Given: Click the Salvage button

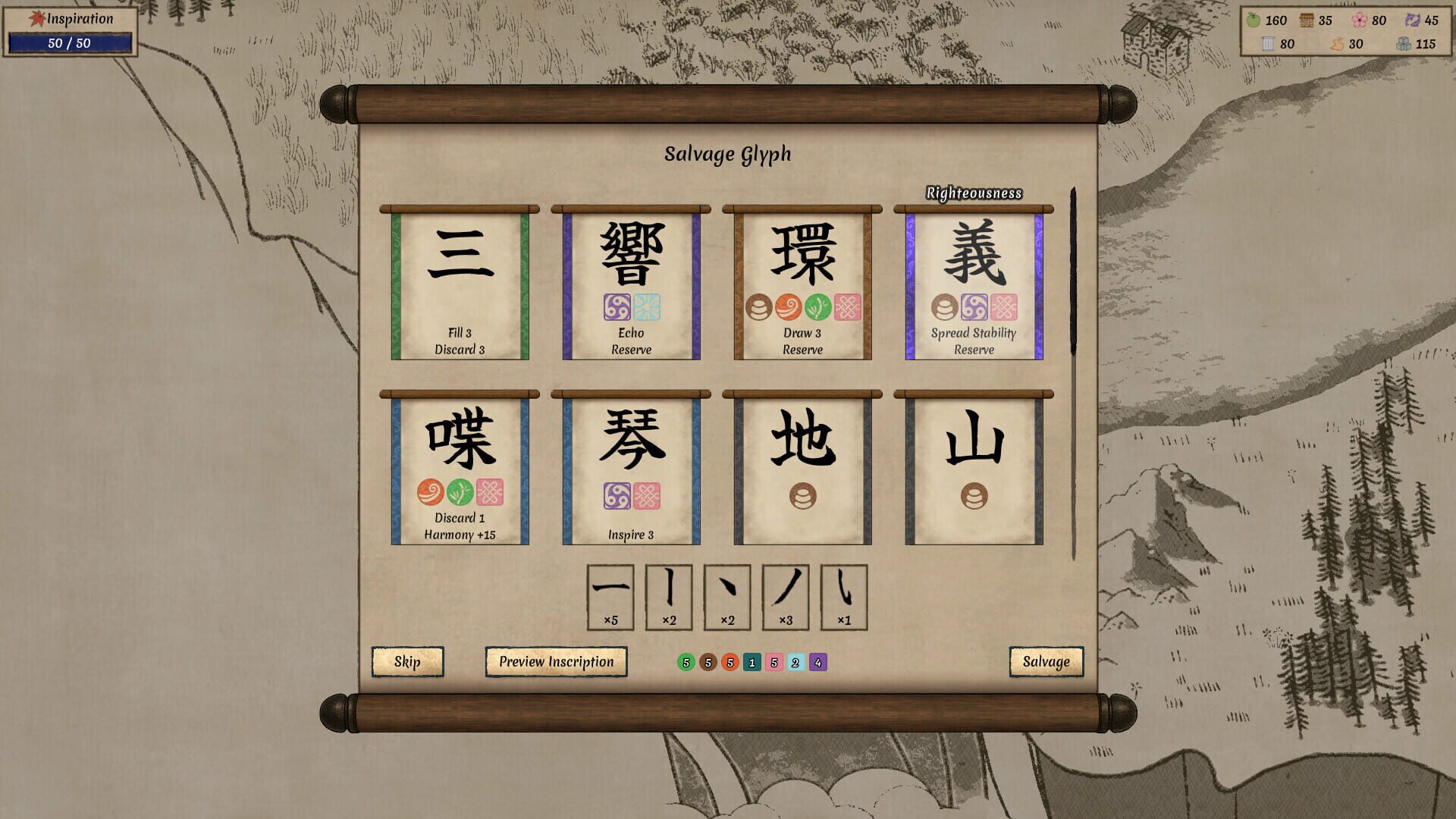Looking at the screenshot, I should tap(1046, 661).
